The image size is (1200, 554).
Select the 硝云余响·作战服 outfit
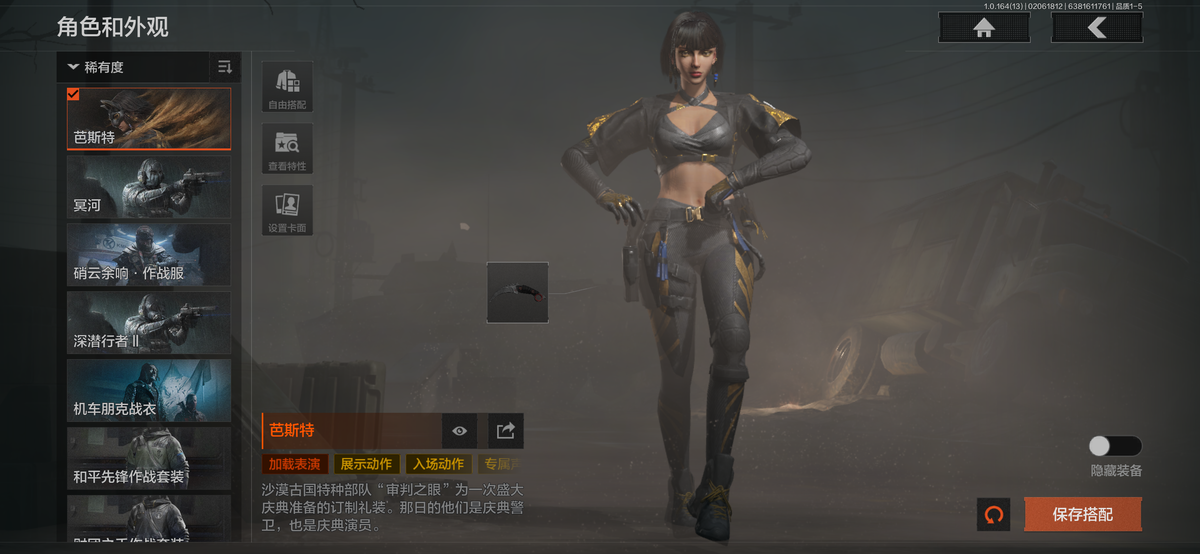pyautogui.click(x=149, y=255)
